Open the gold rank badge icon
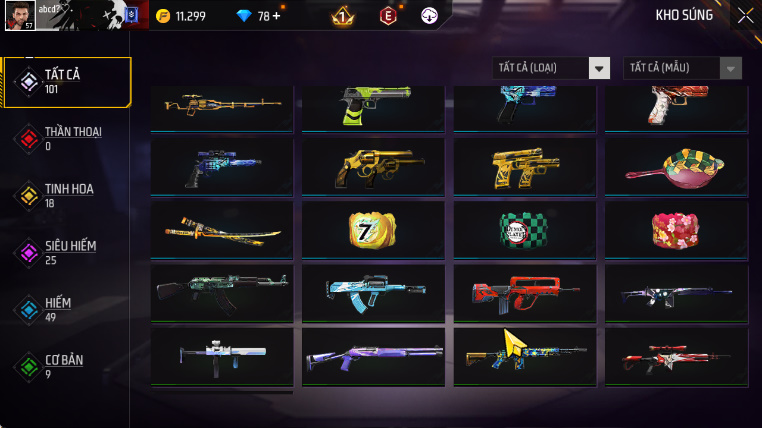762x428 pixels. 341,15
